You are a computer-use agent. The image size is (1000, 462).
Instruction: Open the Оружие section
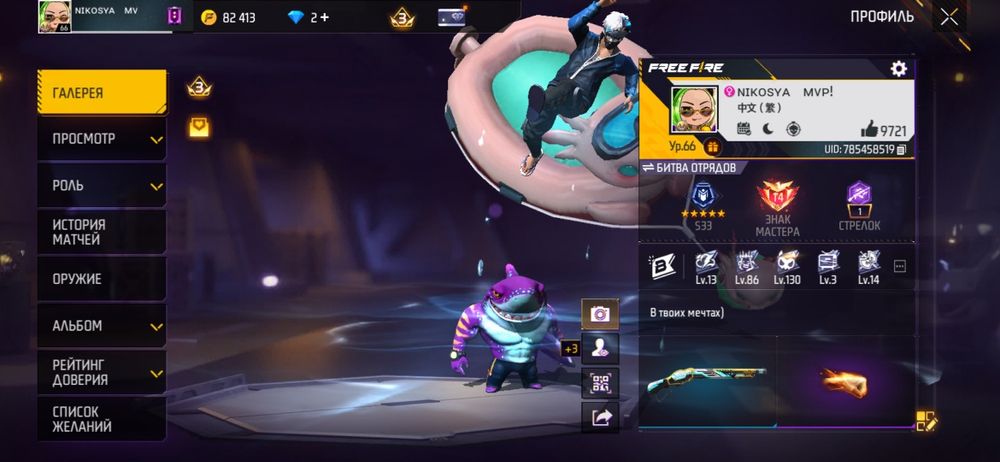coord(101,279)
